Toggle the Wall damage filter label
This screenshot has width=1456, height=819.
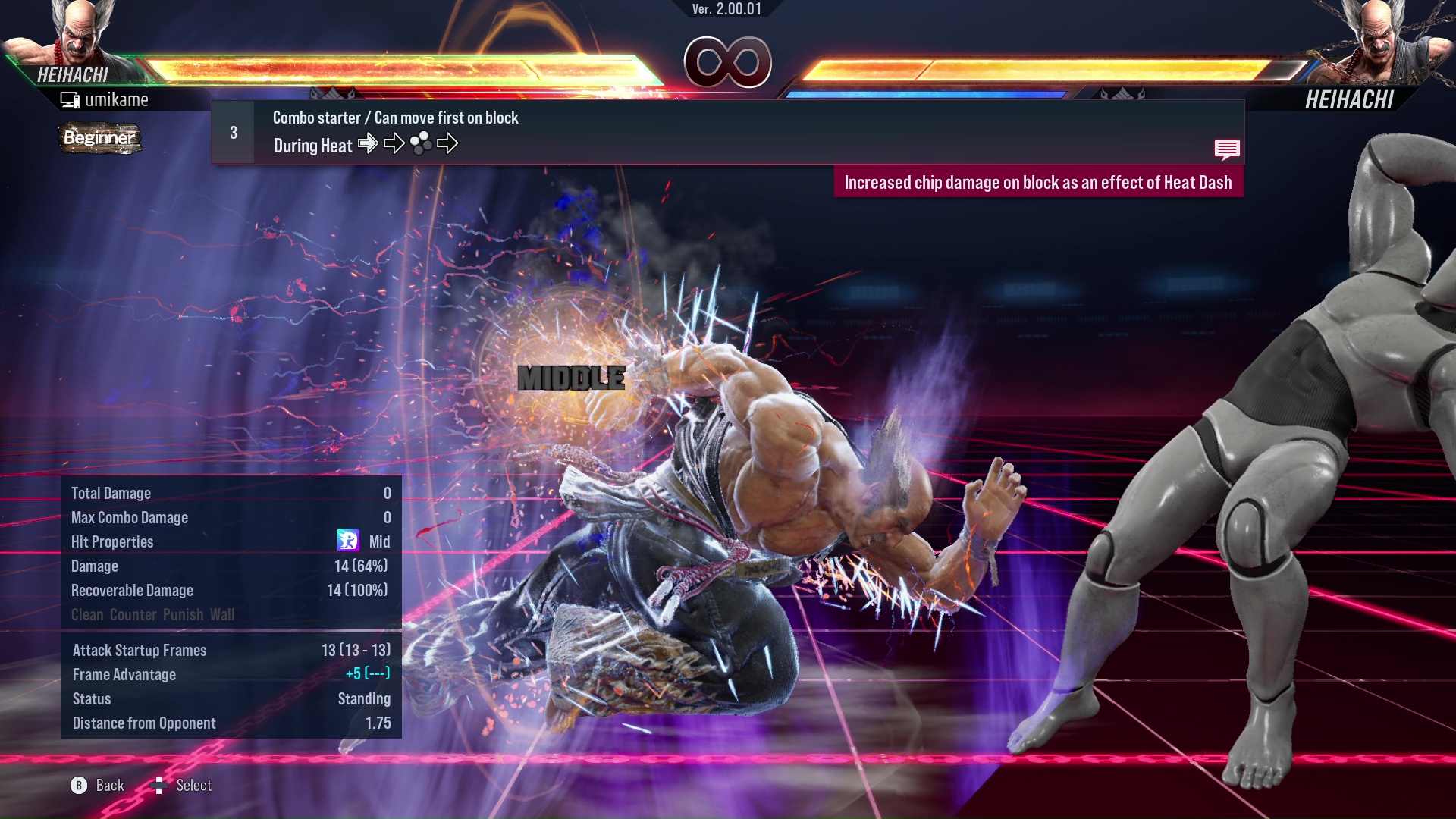coord(225,615)
